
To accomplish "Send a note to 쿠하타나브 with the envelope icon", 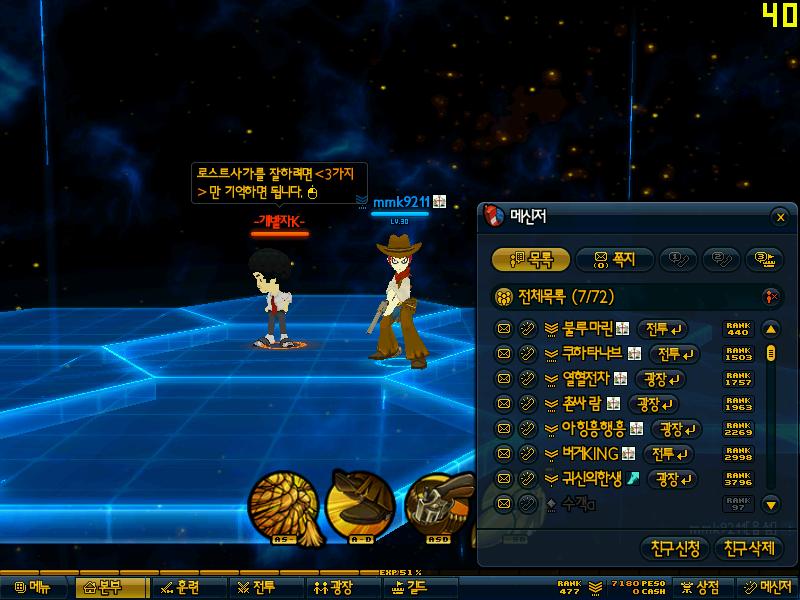I will (x=504, y=354).
